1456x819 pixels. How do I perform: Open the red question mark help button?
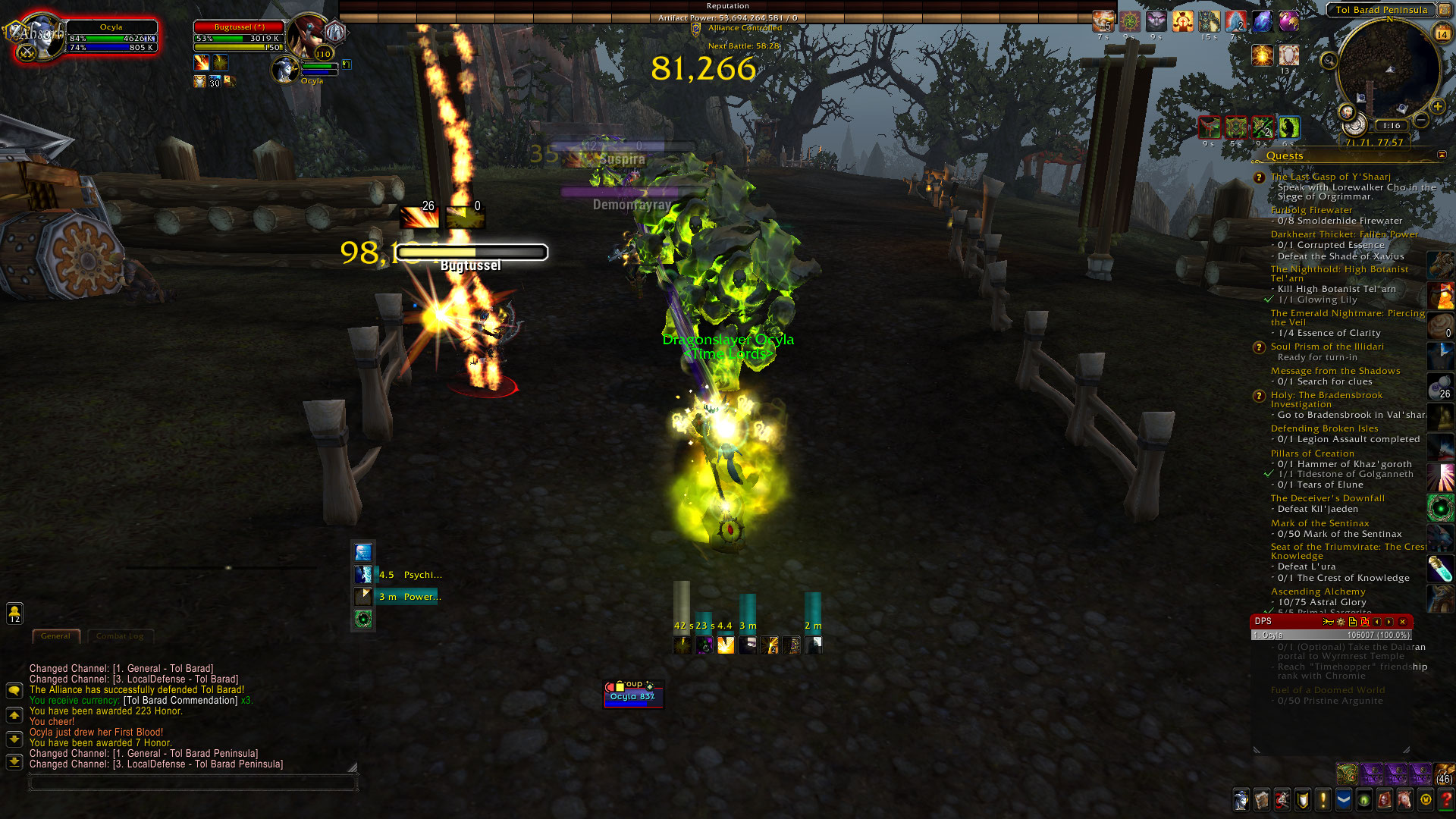coord(1445,799)
